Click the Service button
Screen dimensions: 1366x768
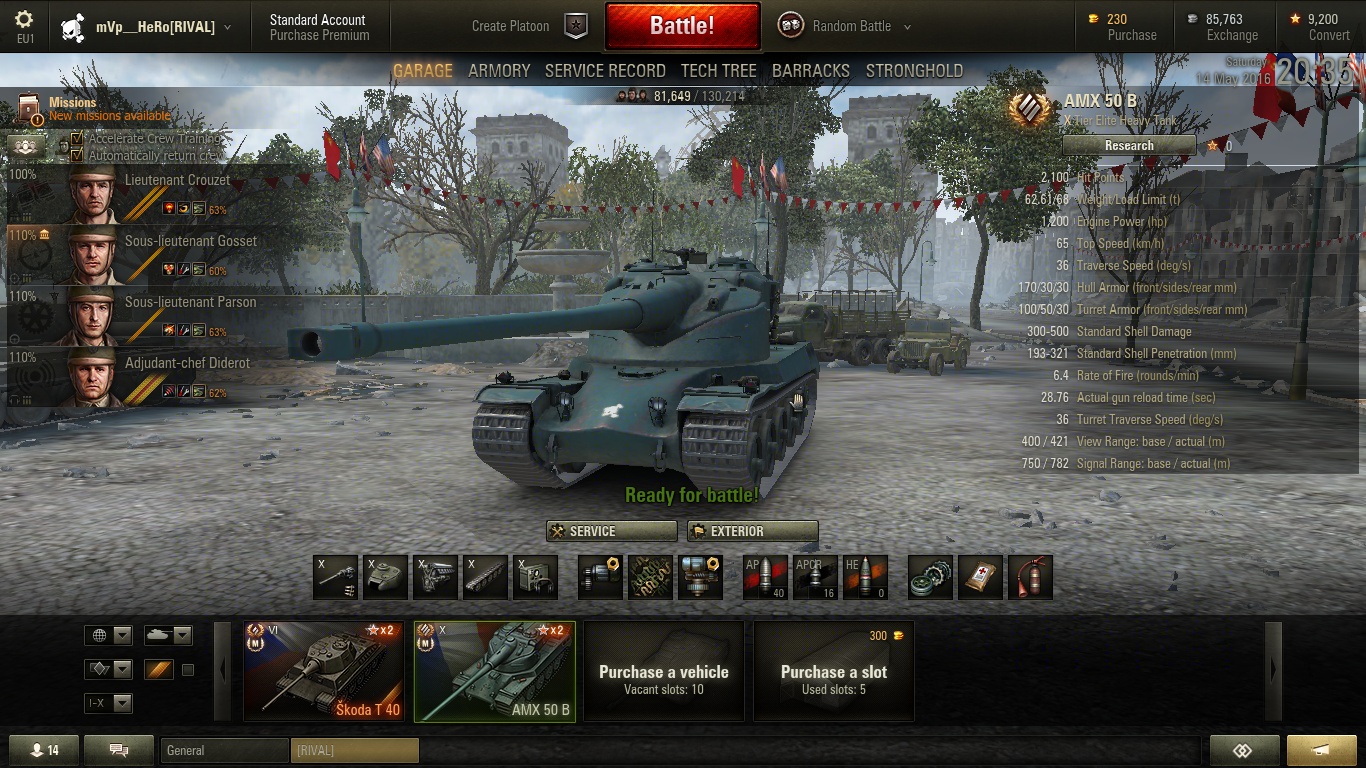[612, 531]
